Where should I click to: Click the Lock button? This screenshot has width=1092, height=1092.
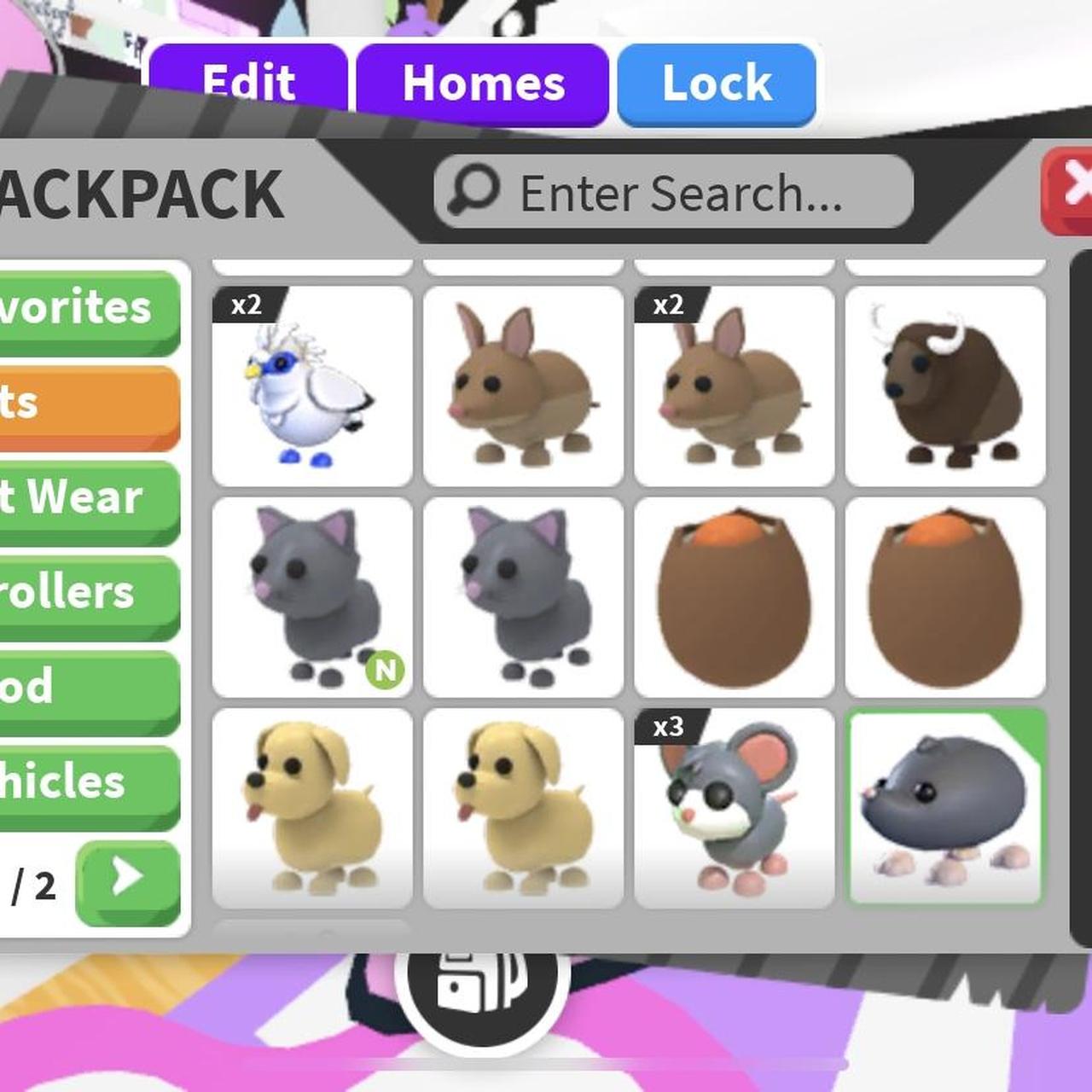(715, 82)
